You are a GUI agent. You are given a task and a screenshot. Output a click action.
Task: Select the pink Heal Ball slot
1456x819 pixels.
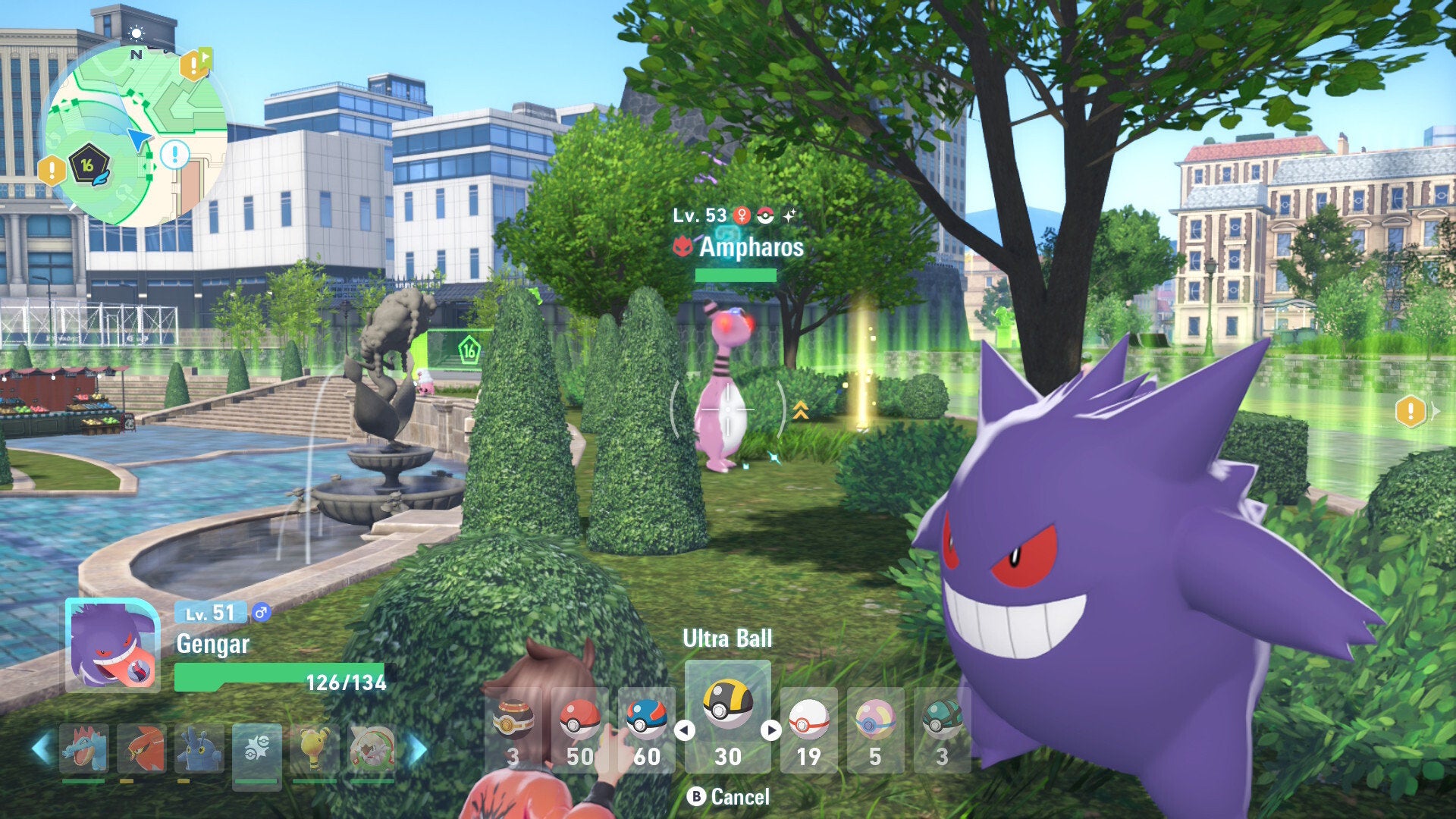875,728
